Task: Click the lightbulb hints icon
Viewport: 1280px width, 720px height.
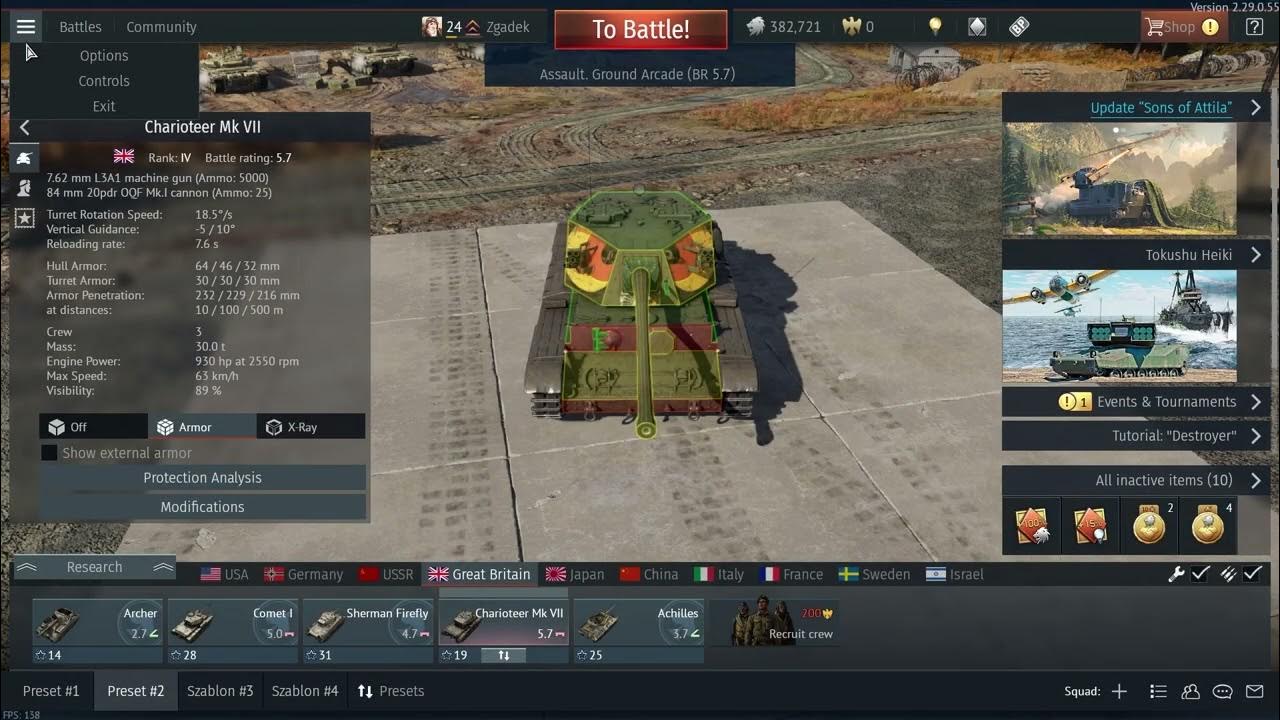Action: (934, 26)
